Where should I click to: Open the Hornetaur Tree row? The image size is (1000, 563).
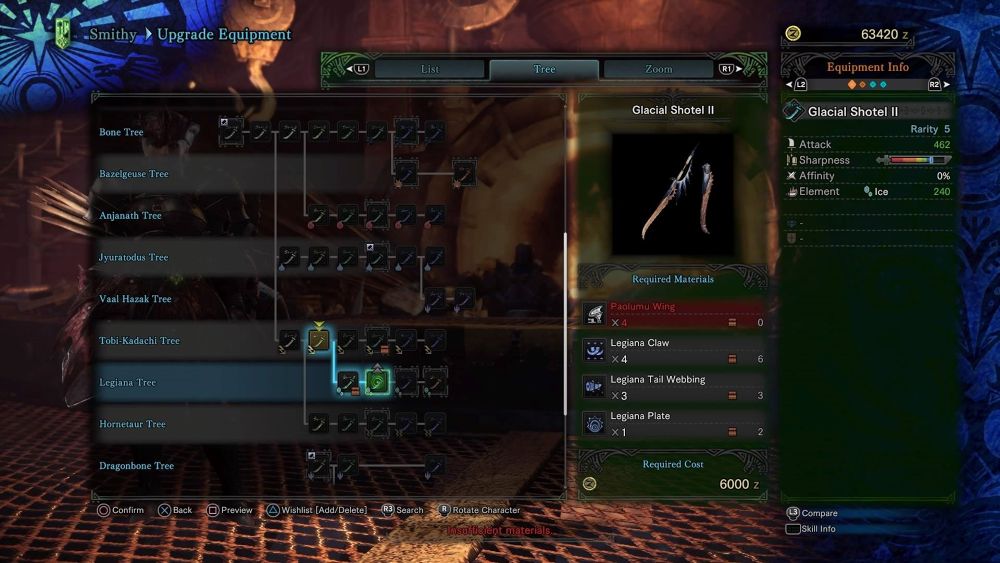point(132,424)
